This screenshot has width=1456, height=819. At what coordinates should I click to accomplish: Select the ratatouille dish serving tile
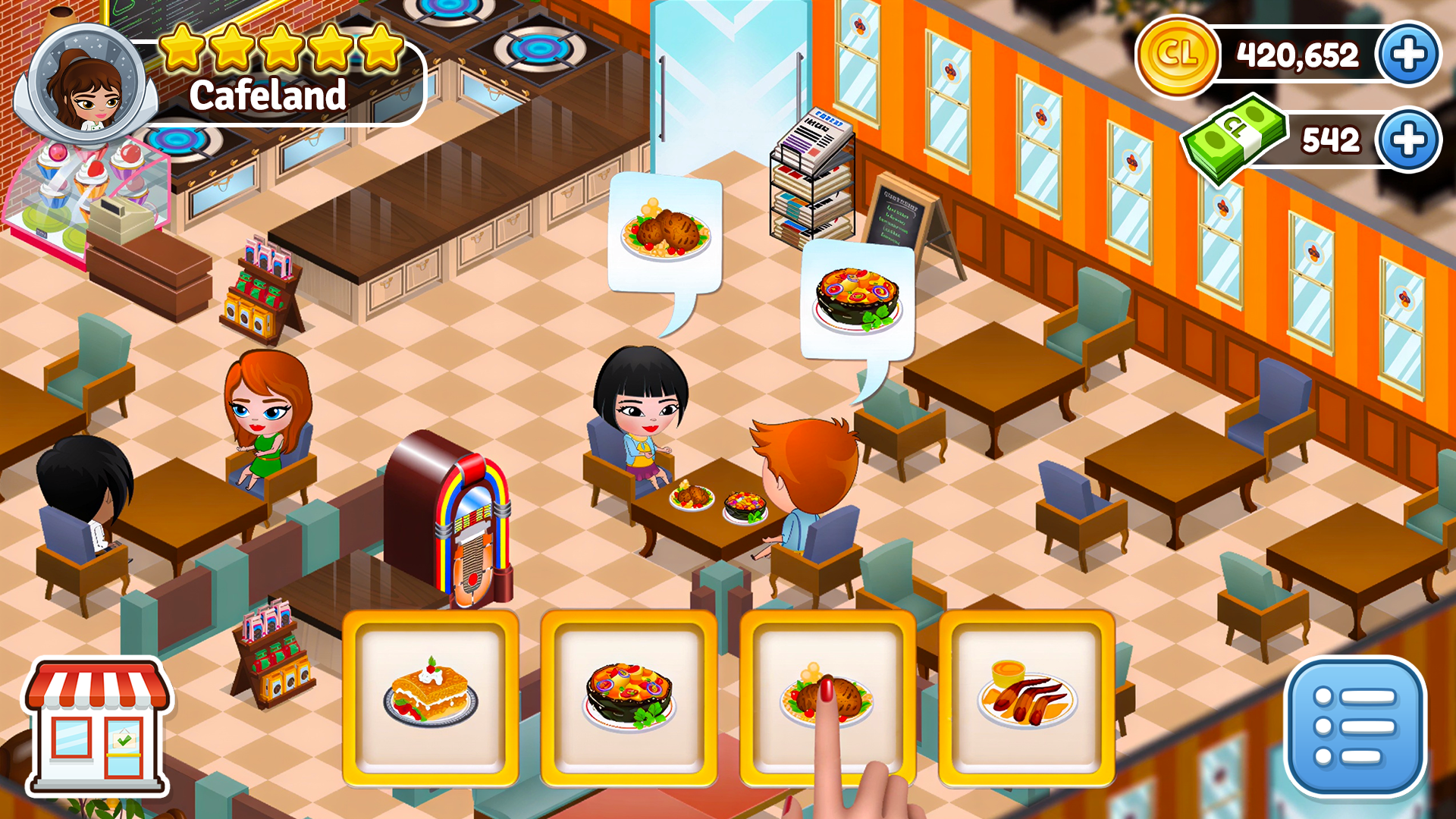pos(628,698)
